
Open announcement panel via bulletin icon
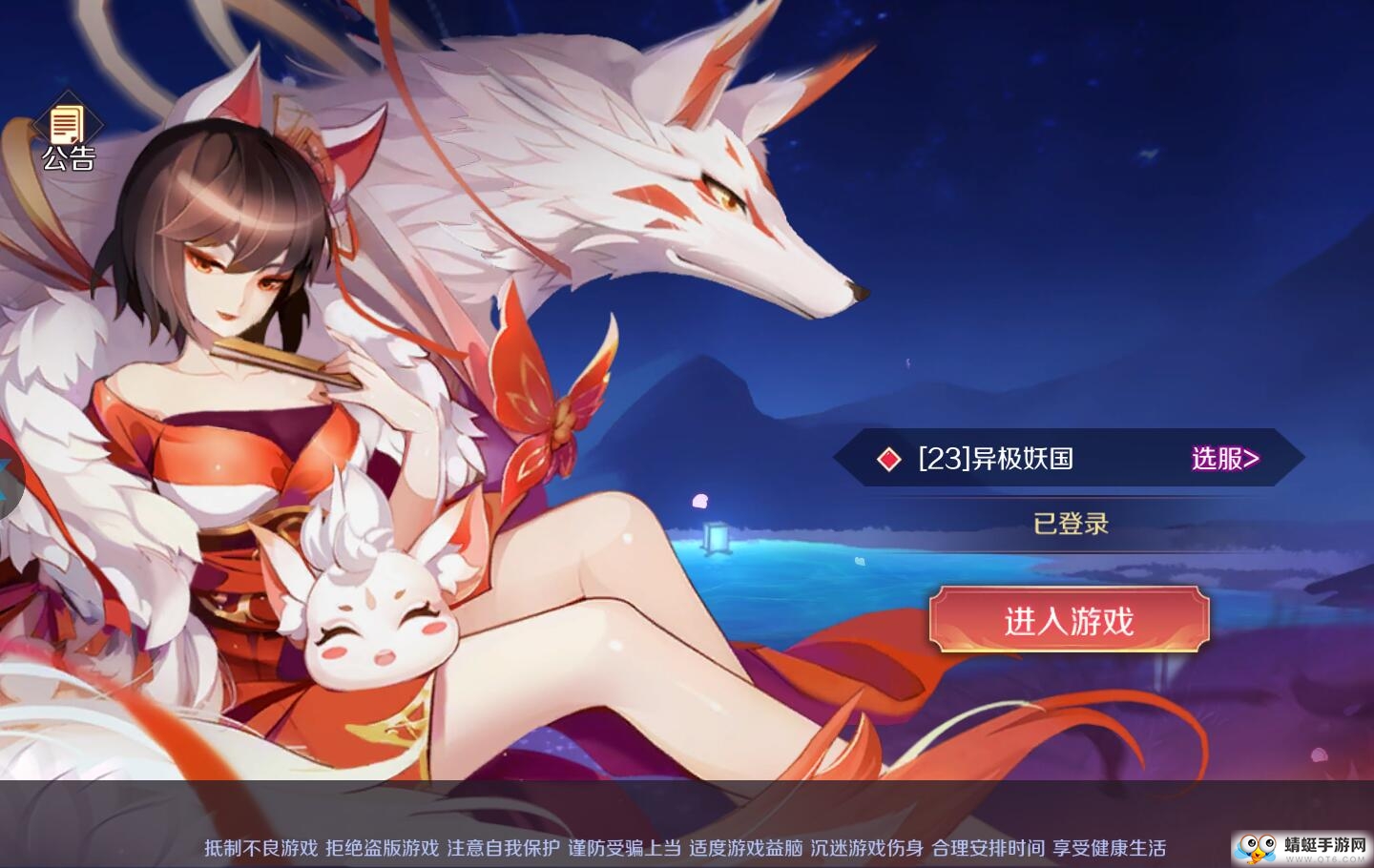coord(65,126)
